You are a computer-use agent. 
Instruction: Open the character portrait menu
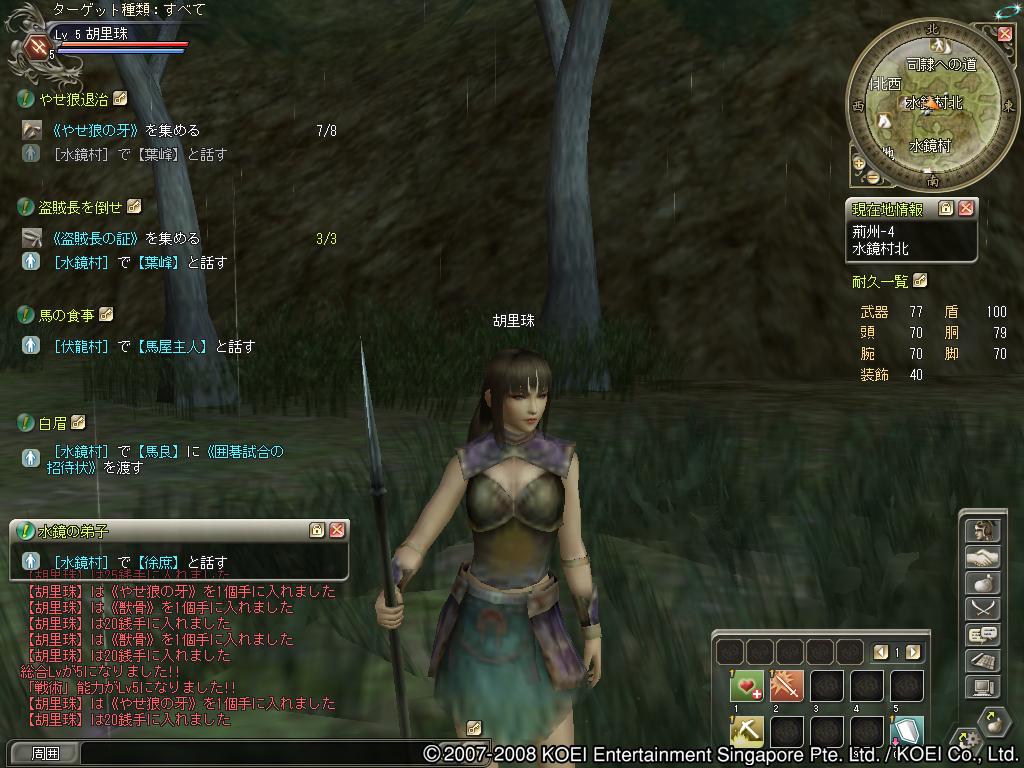pos(982,531)
